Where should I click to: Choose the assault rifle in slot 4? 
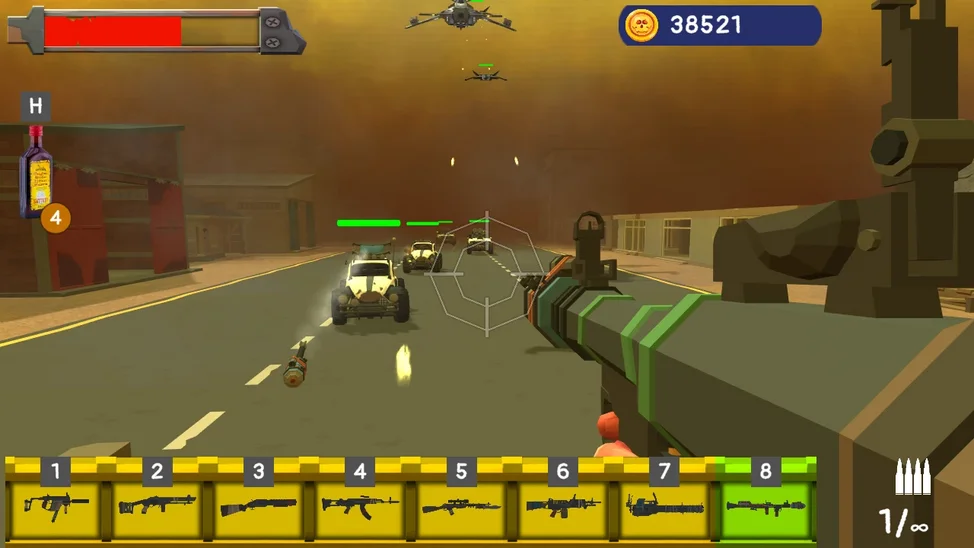coord(360,502)
